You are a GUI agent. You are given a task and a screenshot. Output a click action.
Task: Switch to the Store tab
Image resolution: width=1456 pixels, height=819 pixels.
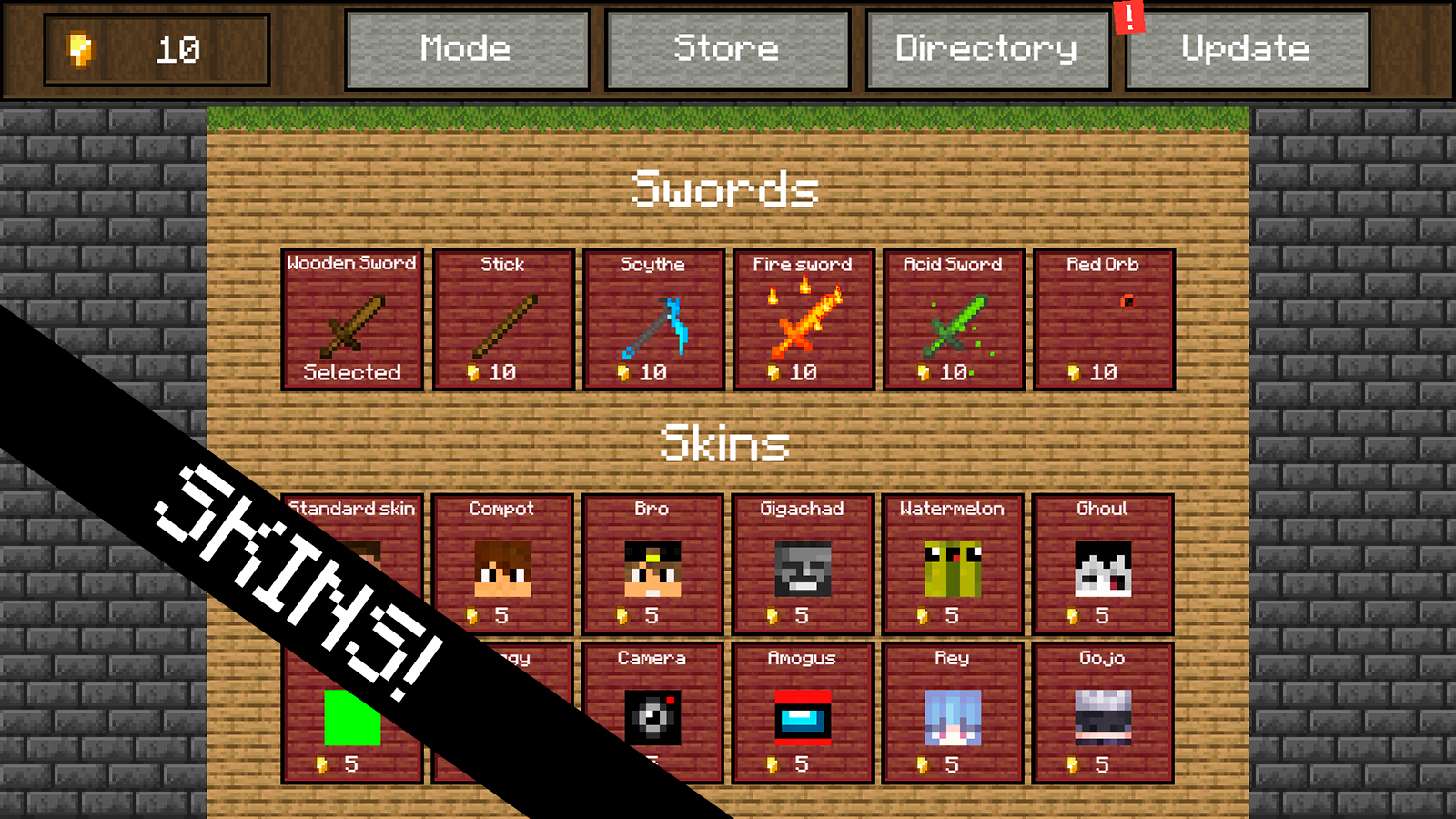[x=727, y=49]
